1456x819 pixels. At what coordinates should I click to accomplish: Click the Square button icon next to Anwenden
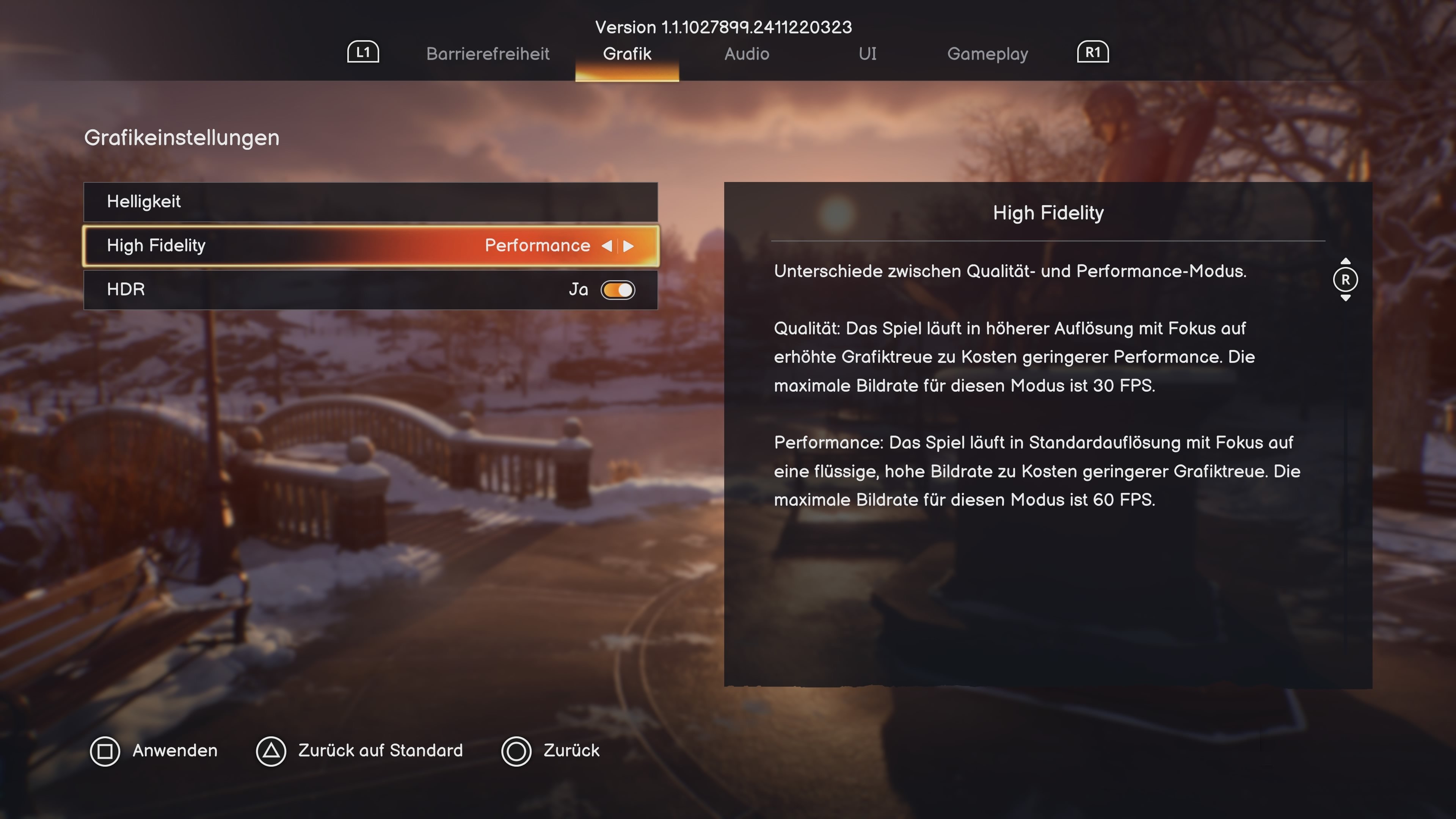tap(106, 752)
